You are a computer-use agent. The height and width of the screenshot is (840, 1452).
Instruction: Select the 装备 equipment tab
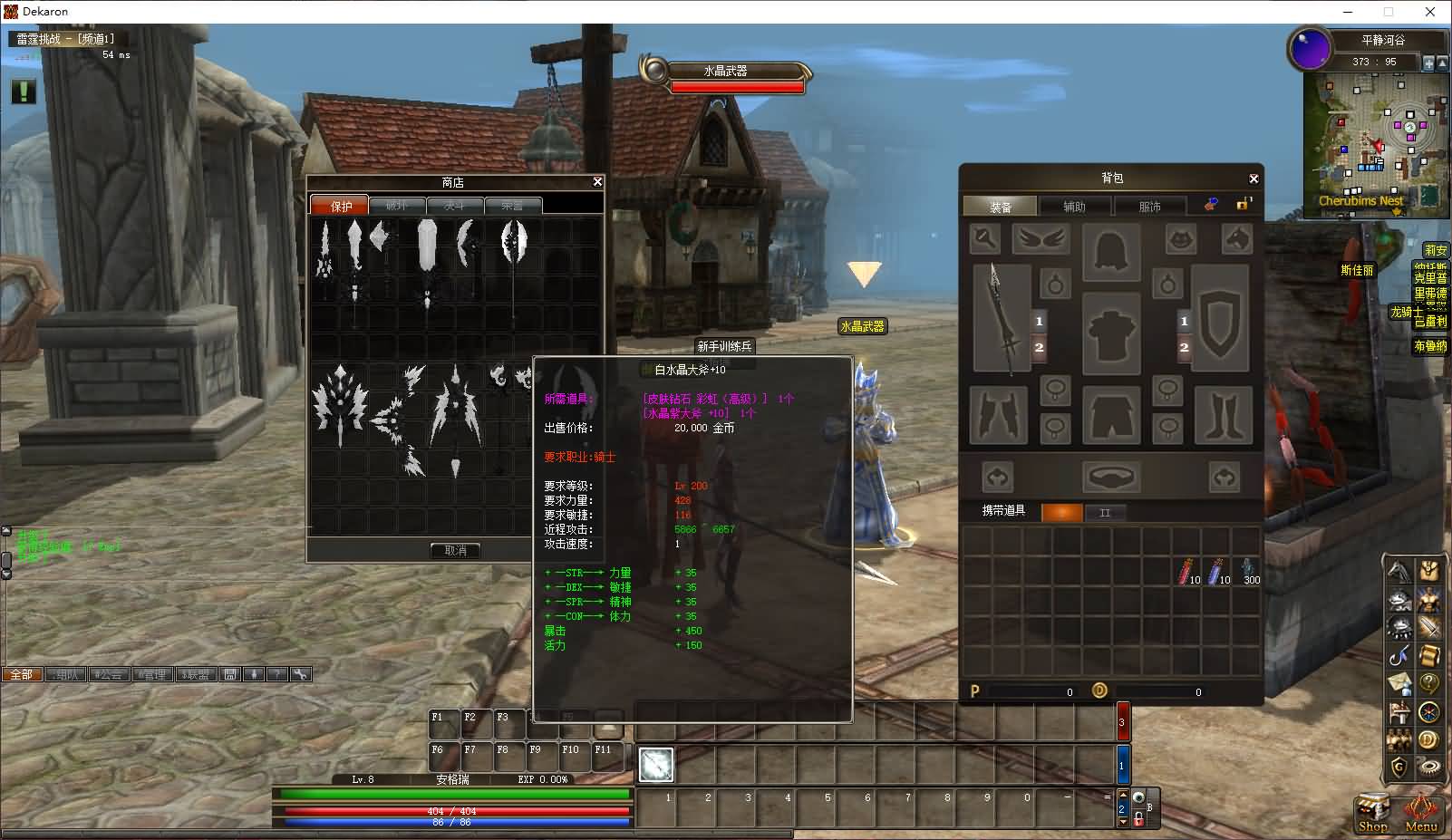click(1000, 207)
